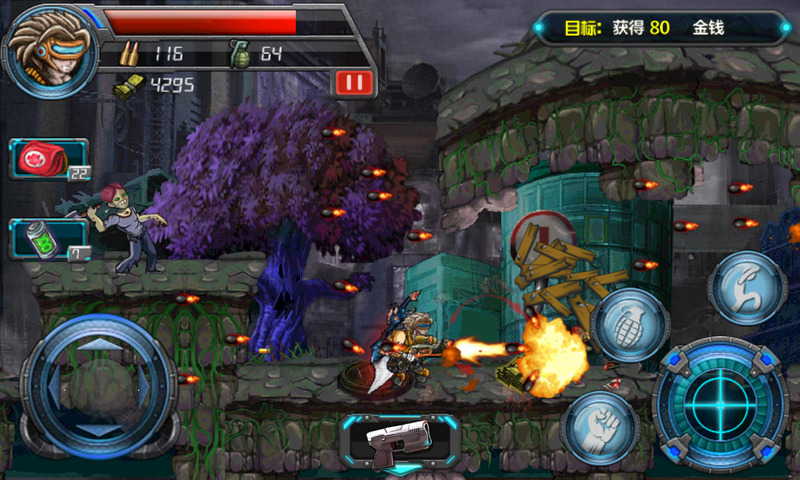Pause the game with the red button
Screen dimensions: 800x480
[x=353, y=82]
